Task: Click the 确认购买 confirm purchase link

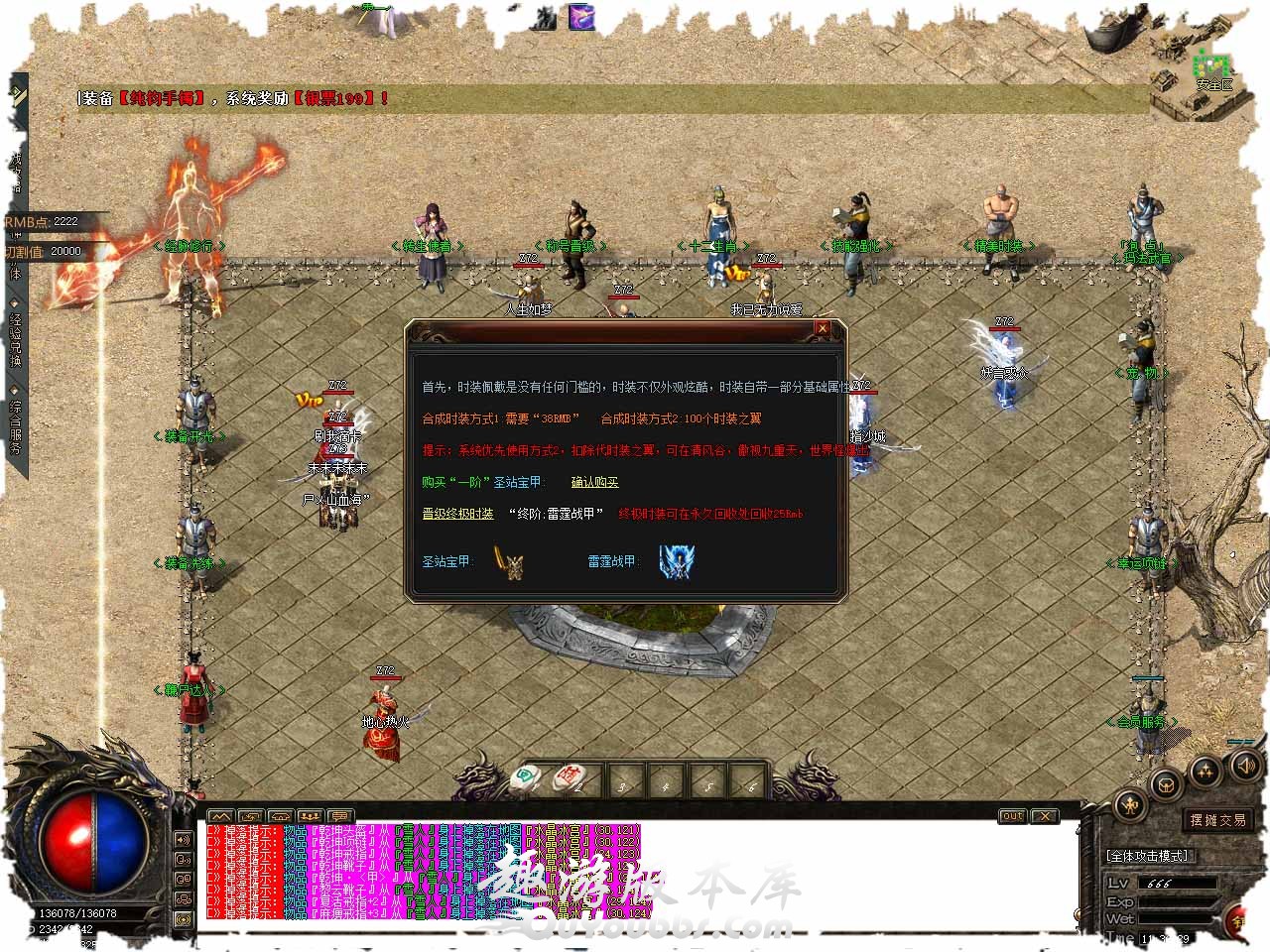Action: (594, 482)
